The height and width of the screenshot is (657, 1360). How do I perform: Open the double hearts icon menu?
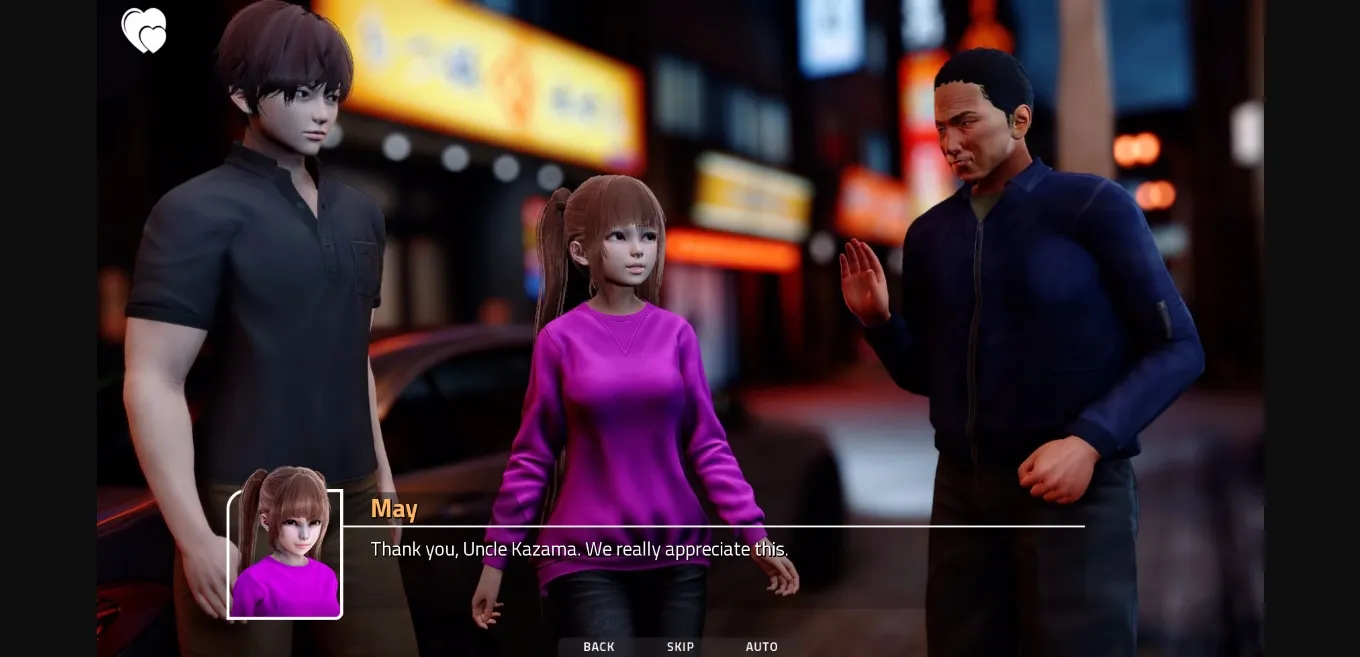pyautogui.click(x=144, y=30)
